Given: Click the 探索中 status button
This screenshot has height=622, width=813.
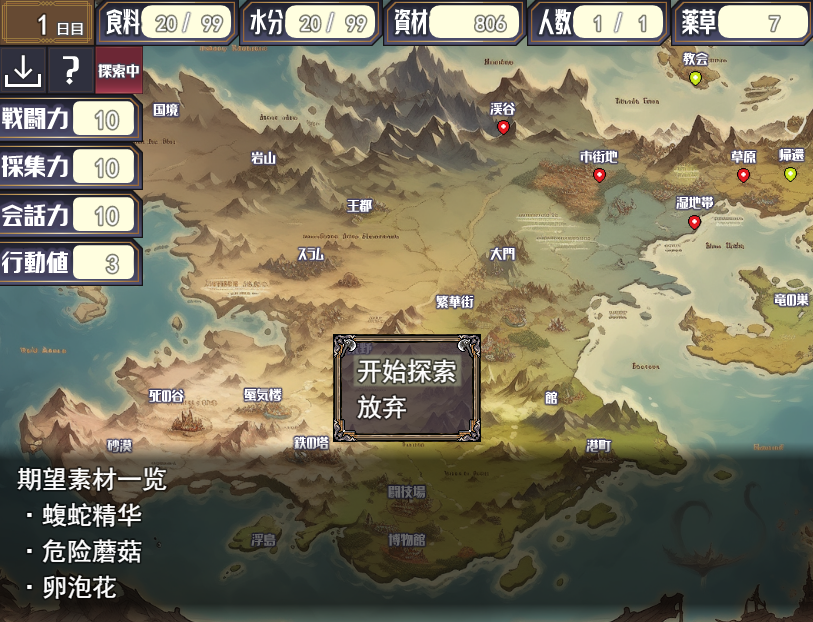Looking at the screenshot, I should [119, 70].
